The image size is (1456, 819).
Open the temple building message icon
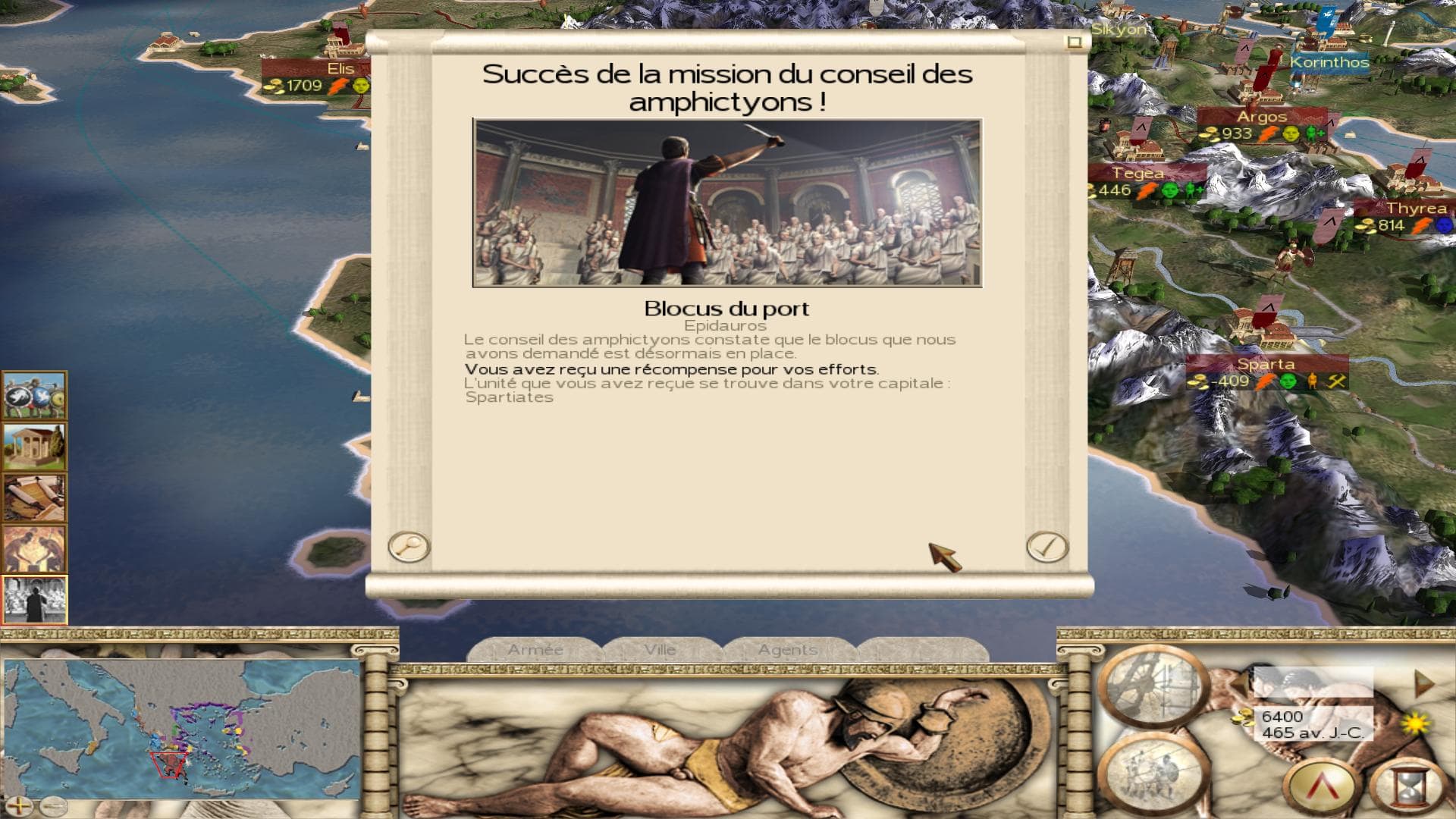(35, 447)
